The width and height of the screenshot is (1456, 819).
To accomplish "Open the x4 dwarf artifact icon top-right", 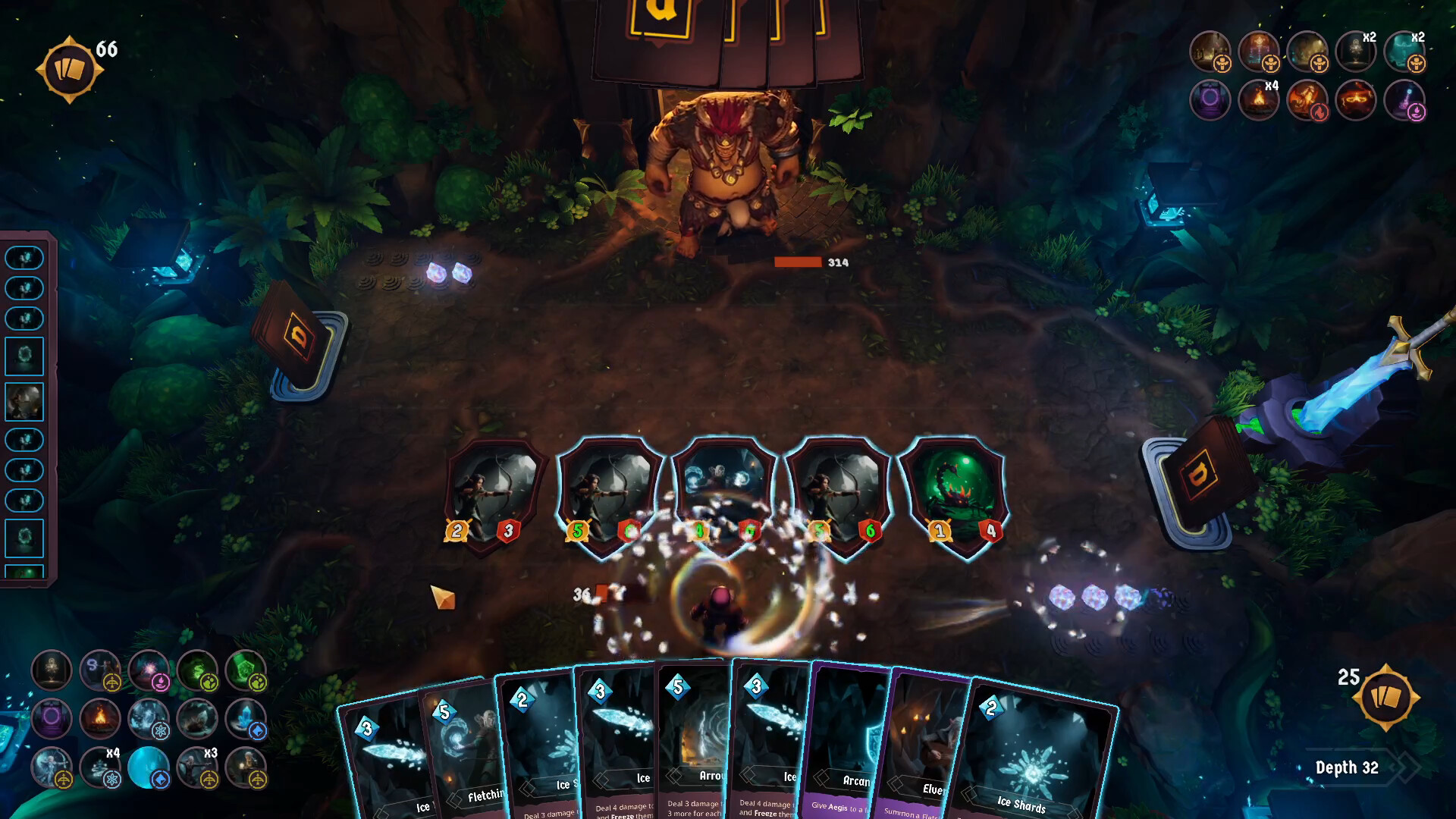I will pos(1258,102).
